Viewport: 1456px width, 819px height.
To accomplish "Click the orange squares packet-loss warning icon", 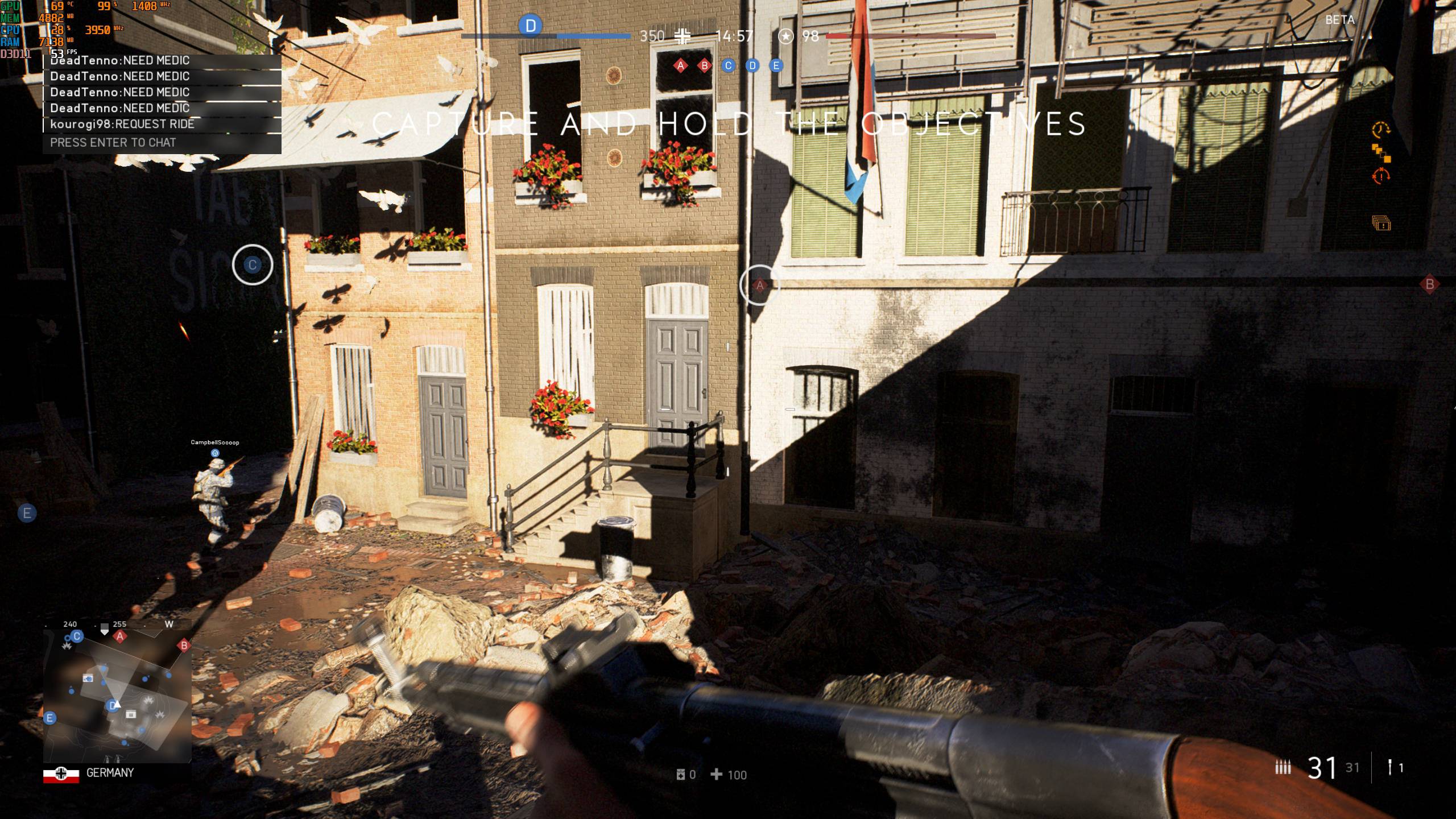I will coord(1380,153).
